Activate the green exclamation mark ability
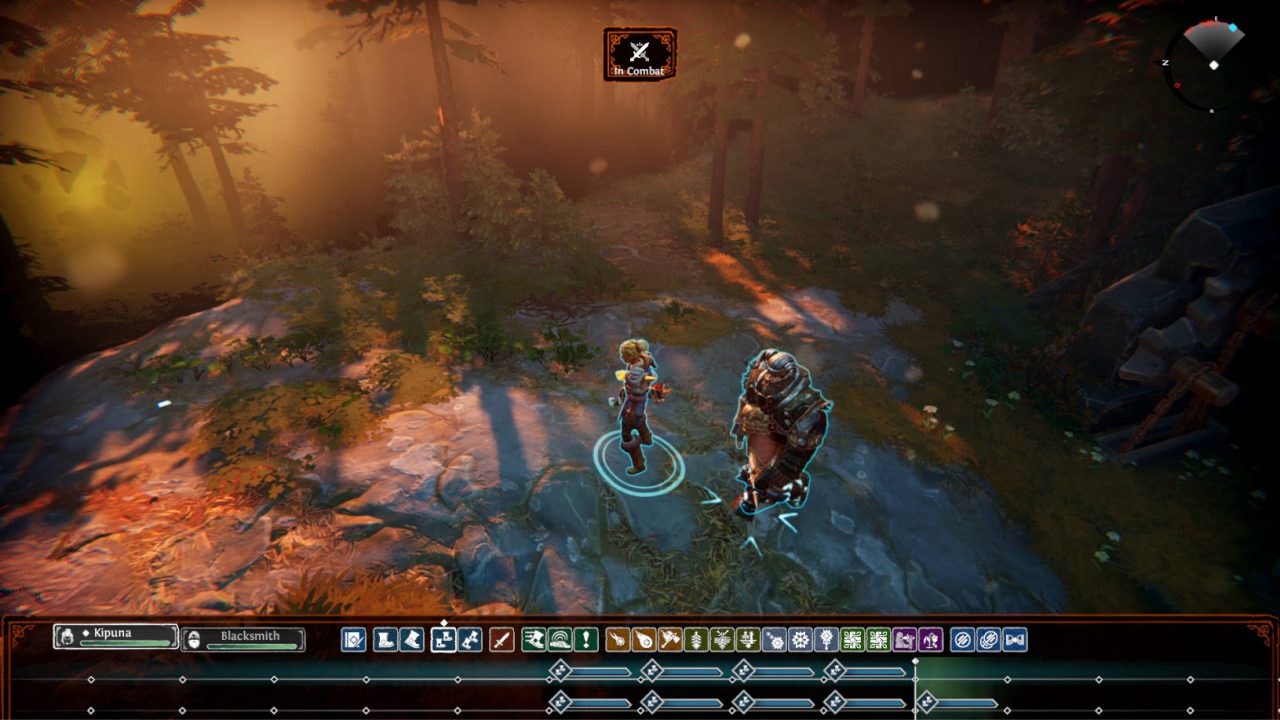Viewport: 1280px width, 720px height. point(586,640)
